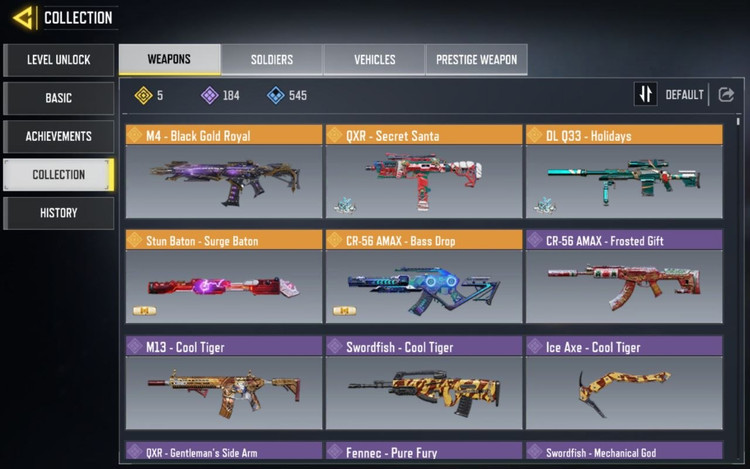Show the History section
750x469 pixels.
58,213
